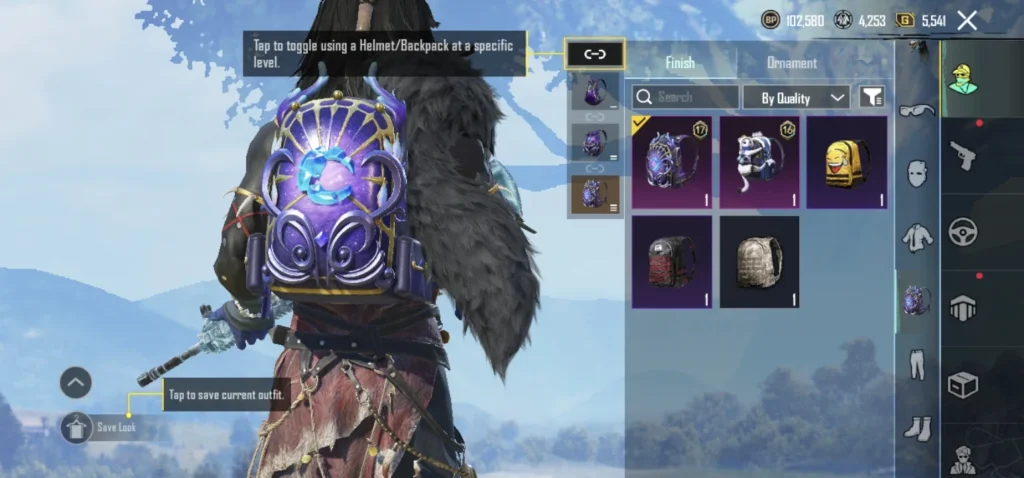The height and width of the screenshot is (478, 1024).
Task: Click the Search input field
Action: point(685,97)
